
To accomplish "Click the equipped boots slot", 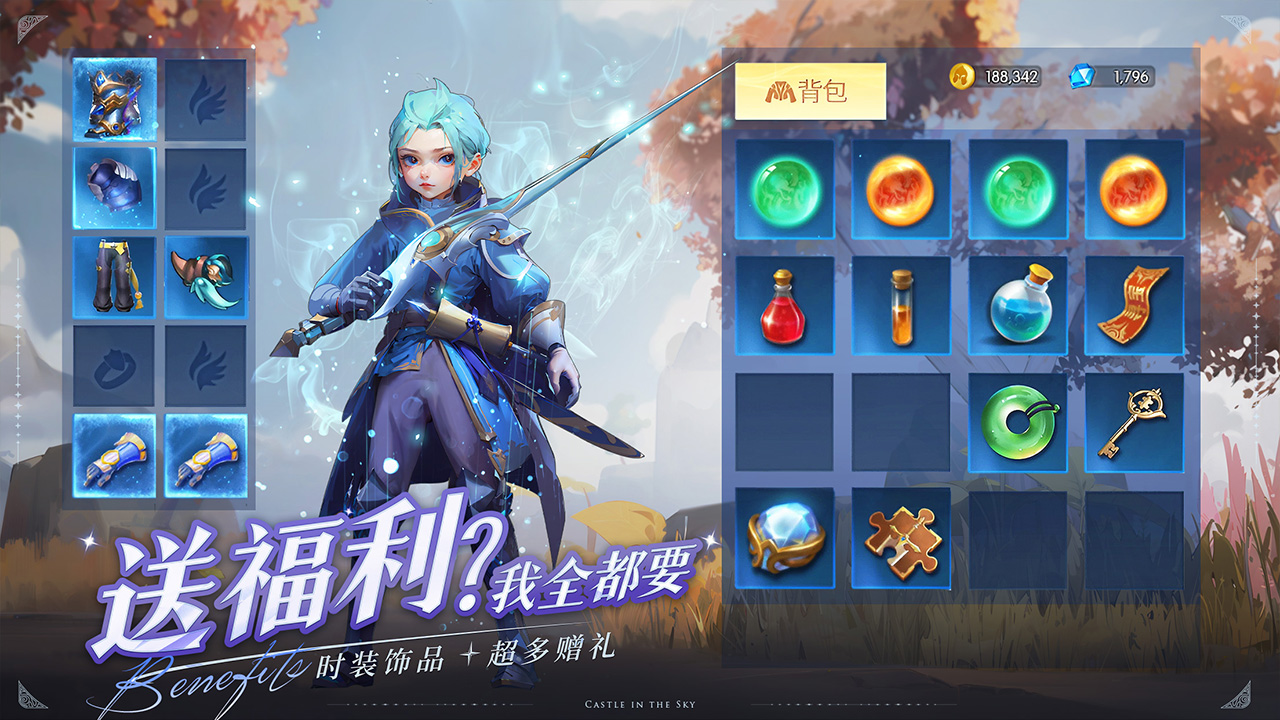I will [x=113, y=275].
